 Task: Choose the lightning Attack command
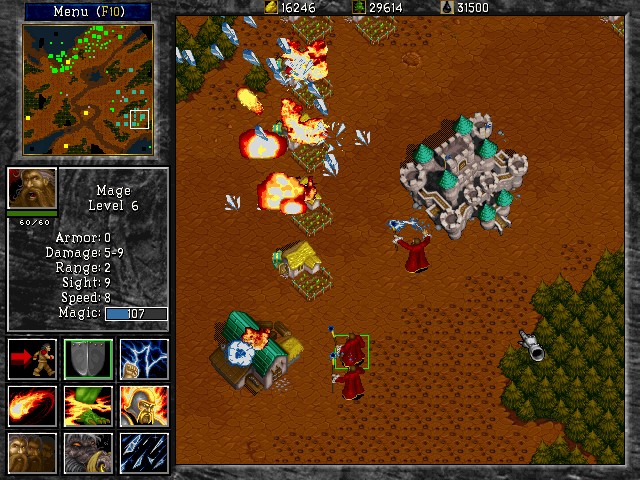pyautogui.click(x=144, y=359)
